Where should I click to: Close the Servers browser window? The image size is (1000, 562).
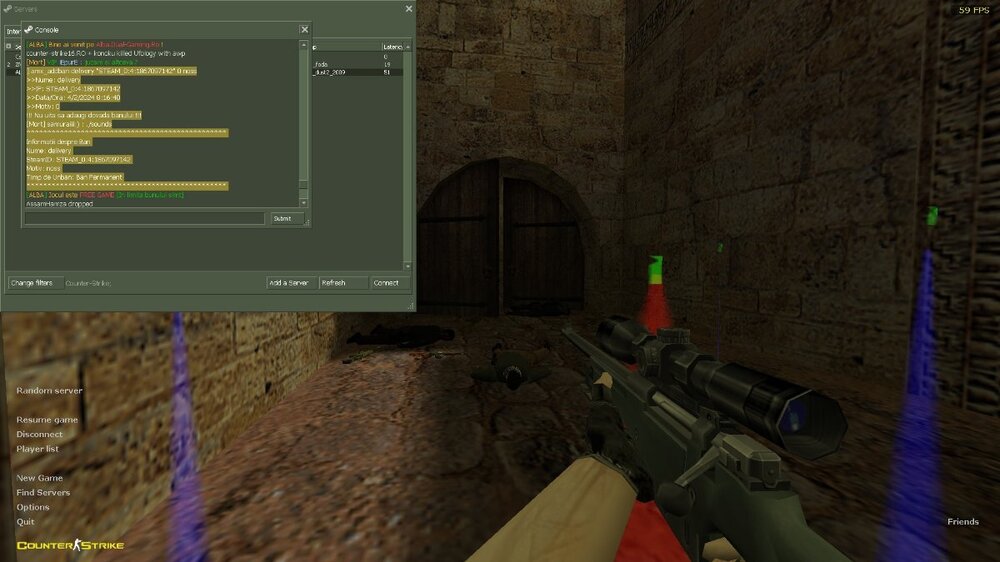[408, 8]
